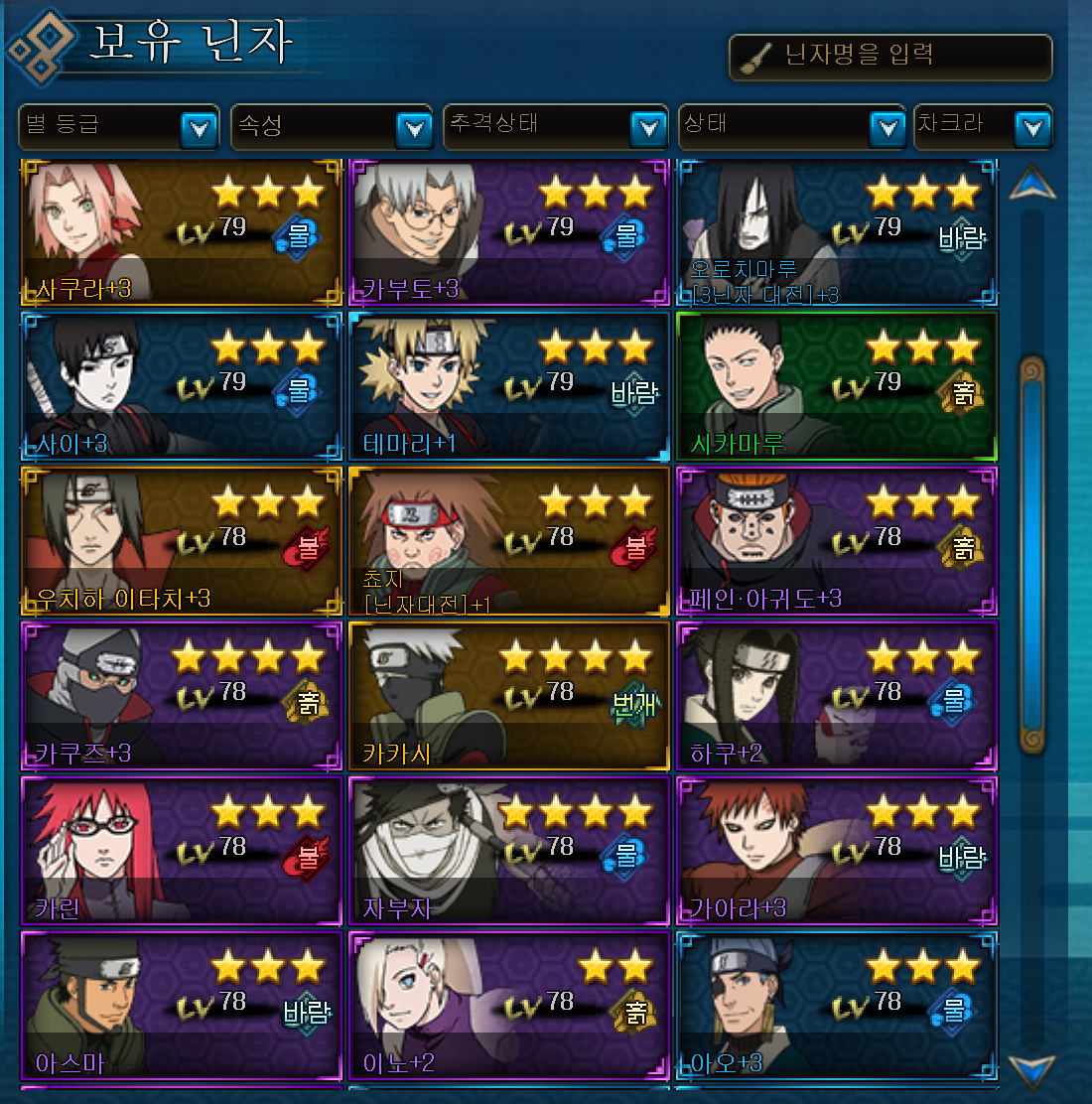The width and height of the screenshot is (1092, 1104).
Task: Select the 자부자 ninja card
Action: (x=509, y=852)
